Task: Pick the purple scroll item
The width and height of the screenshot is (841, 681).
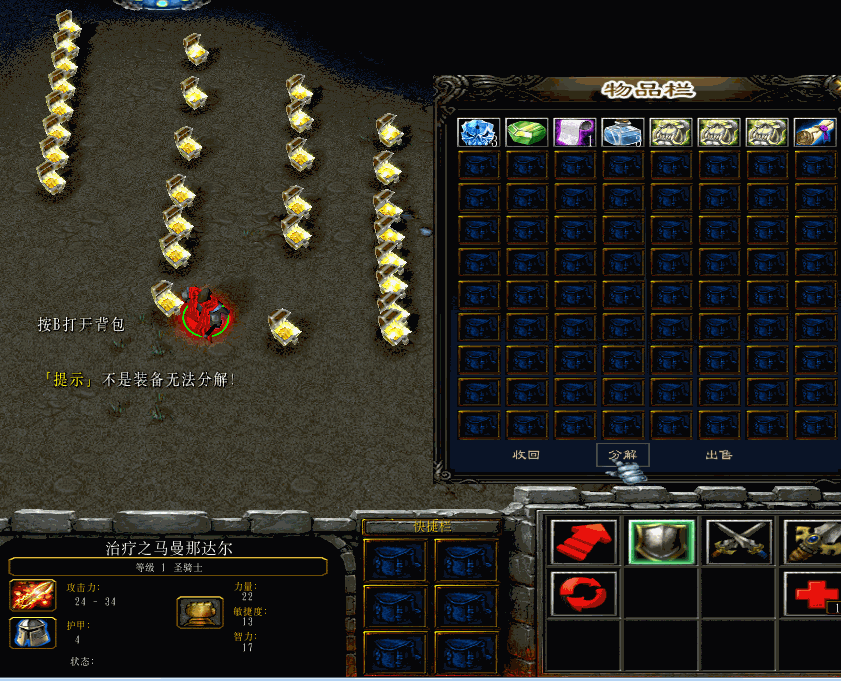Action: [574, 133]
